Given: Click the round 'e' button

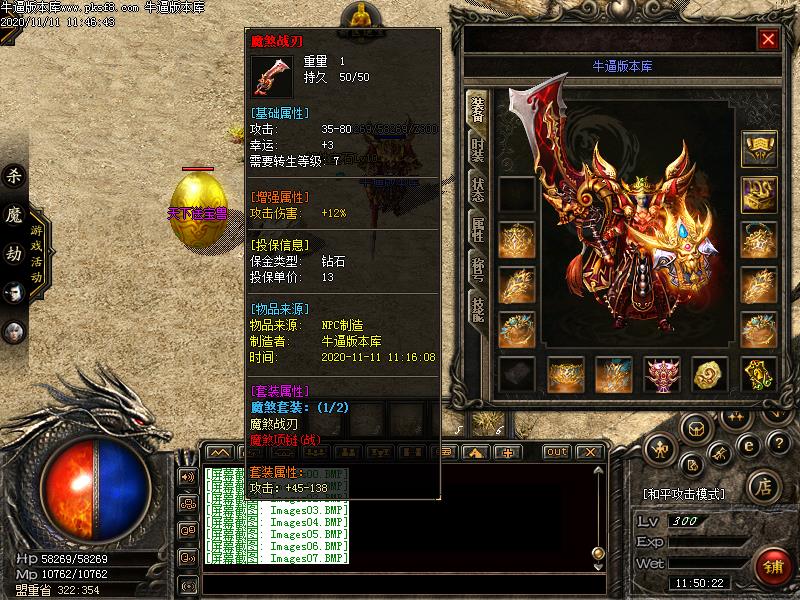Looking at the screenshot, I should [745, 444].
